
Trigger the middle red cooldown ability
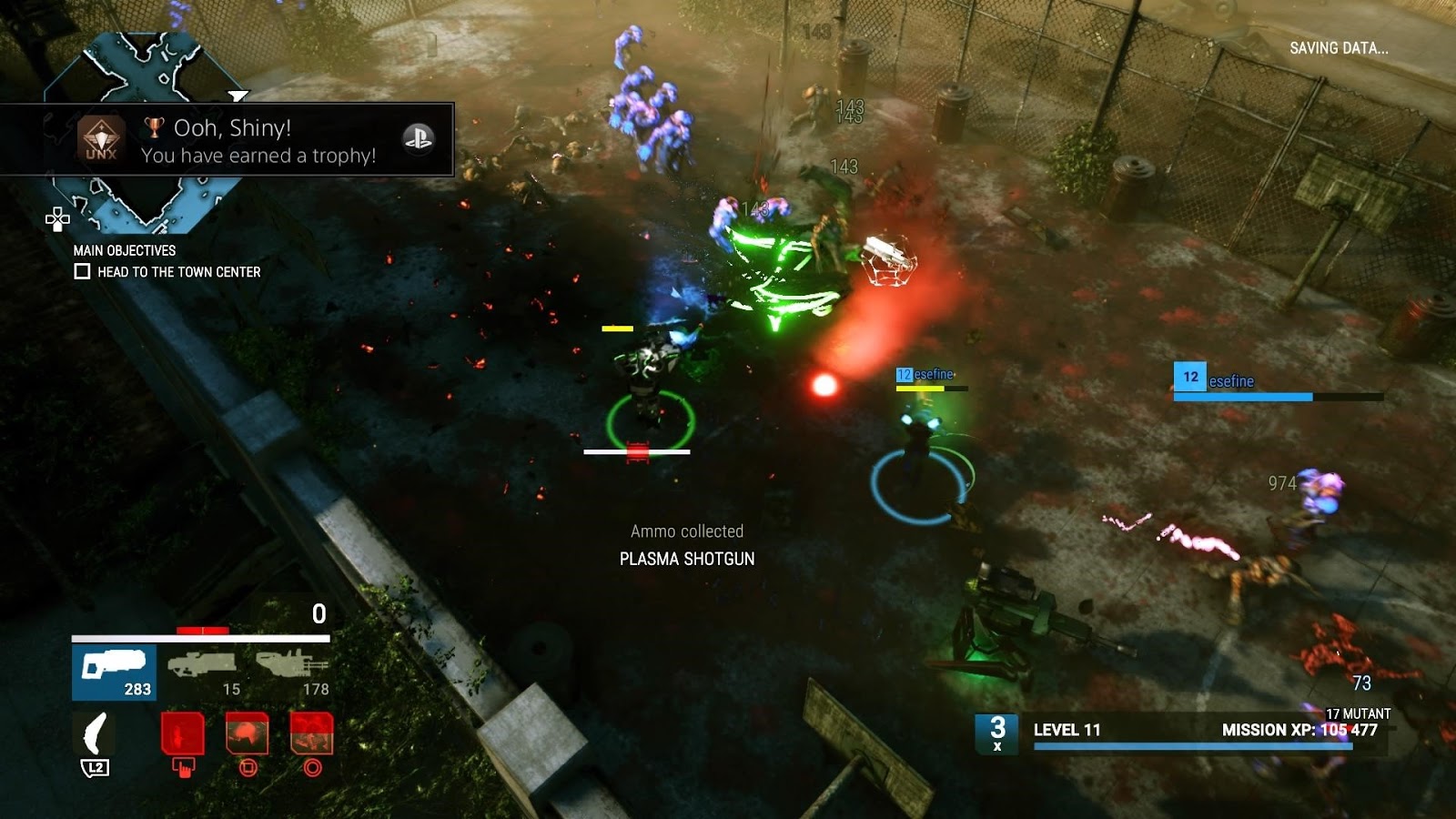(x=248, y=733)
